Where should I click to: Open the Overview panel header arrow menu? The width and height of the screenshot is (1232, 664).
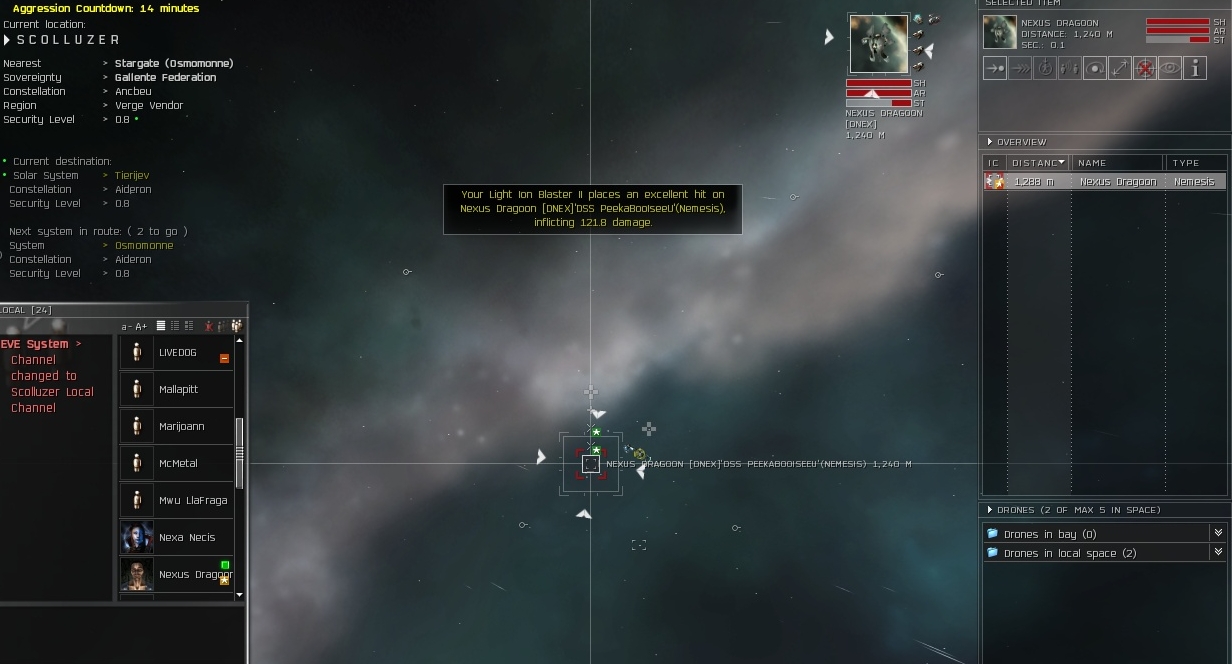click(x=990, y=142)
